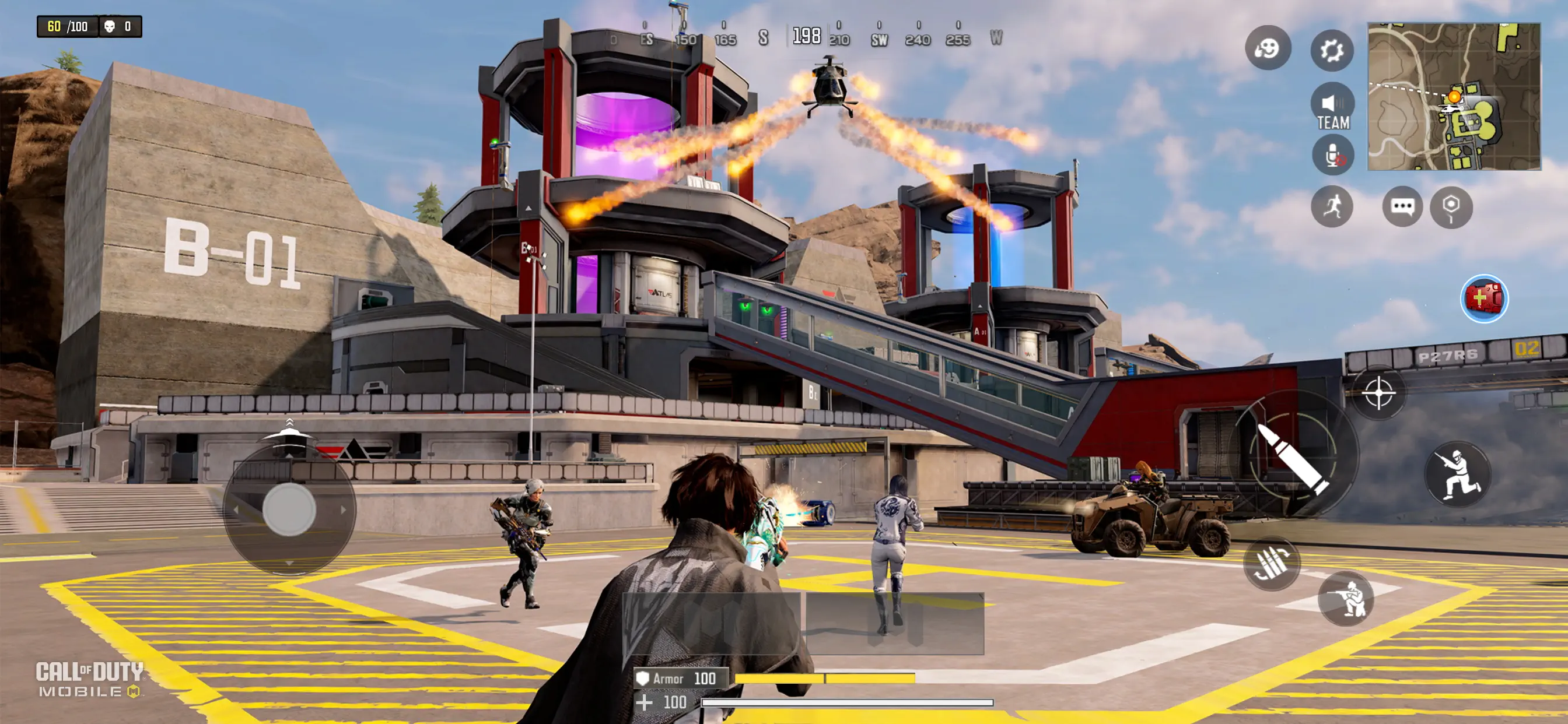Tap the movement joystick thumb

pos(289,509)
